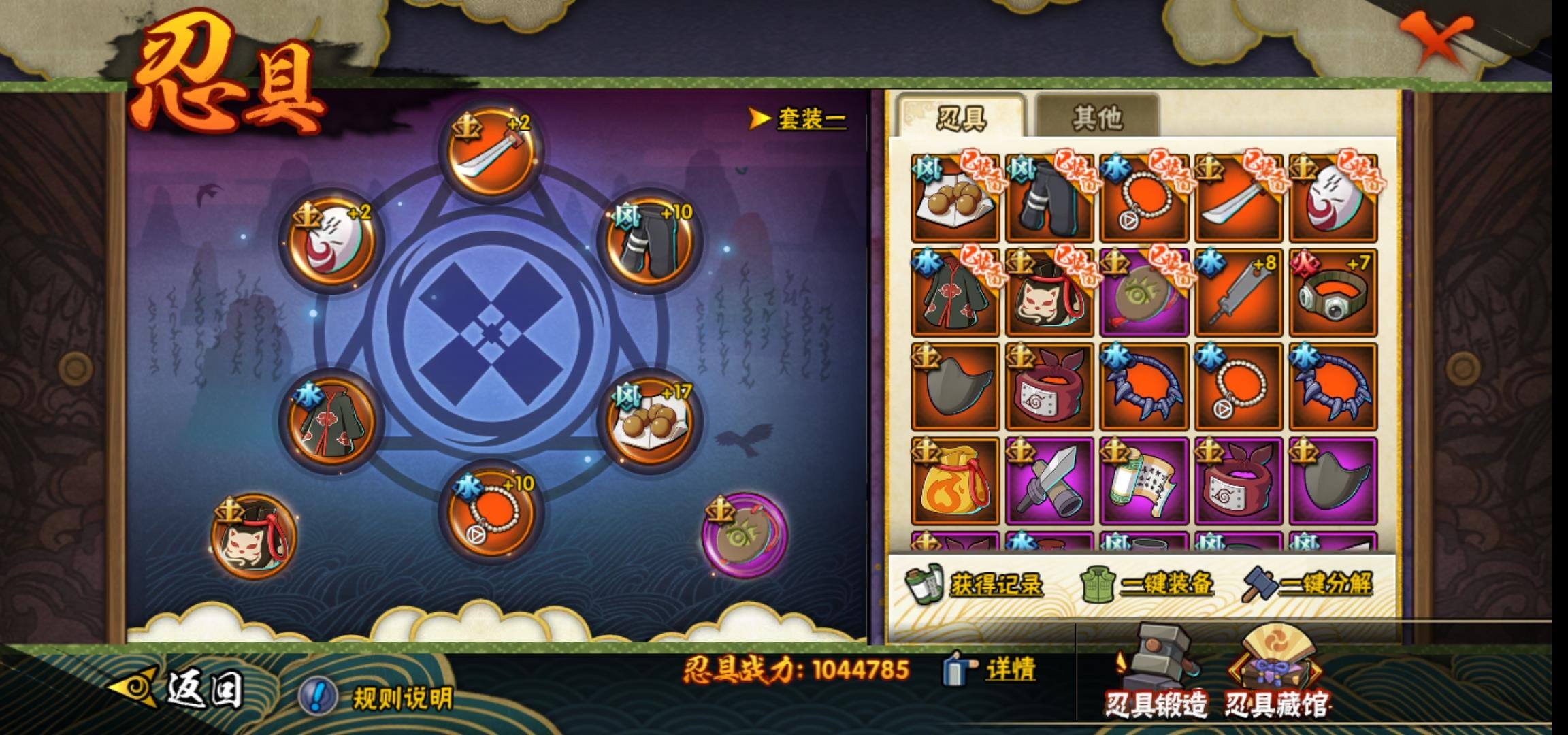This screenshot has height=735, width=1568.
Task: Activate 一键装备 auto-equip
Action: [1148, 584]
